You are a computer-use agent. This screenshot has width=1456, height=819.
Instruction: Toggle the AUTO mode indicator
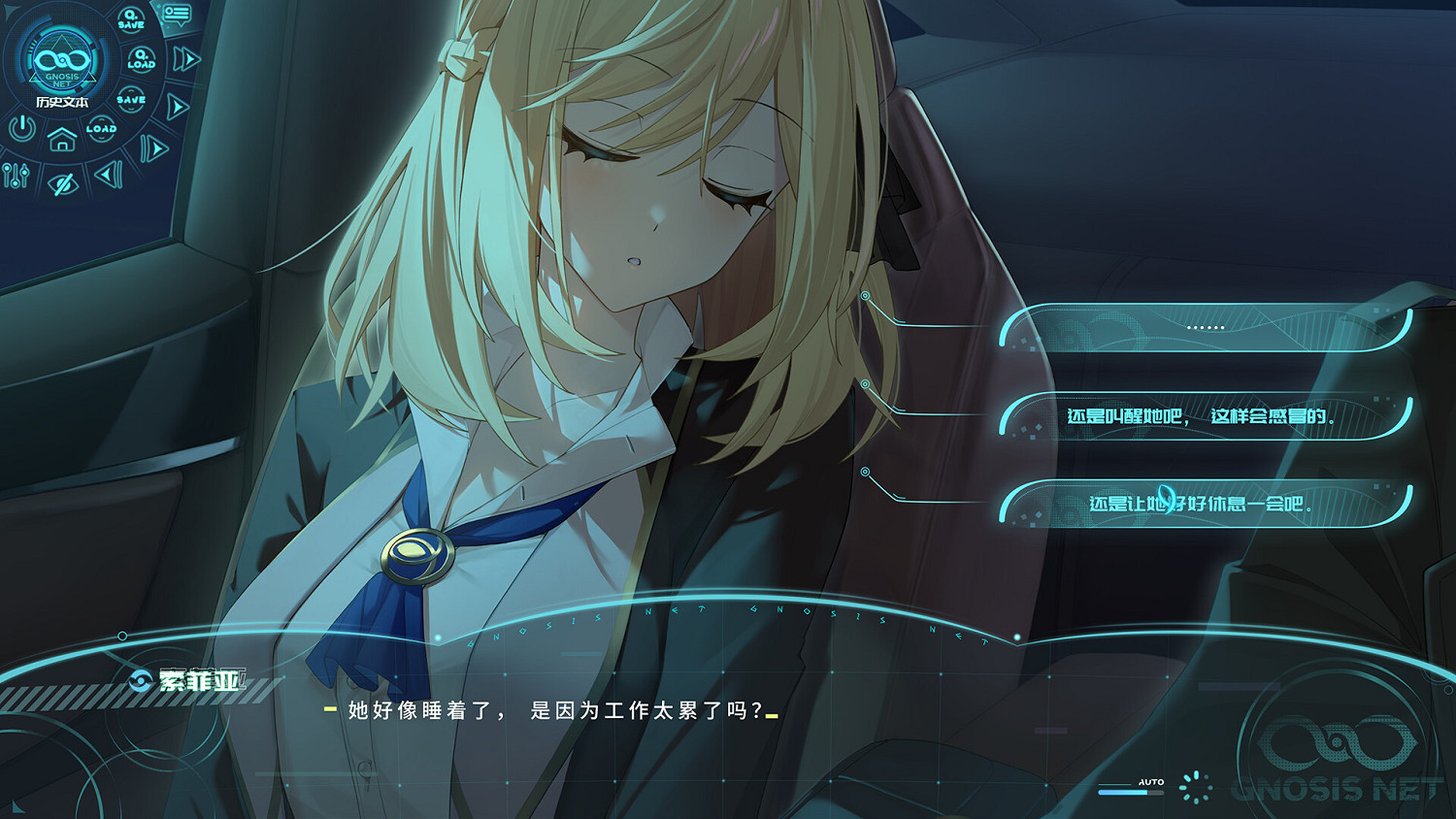pos(1150,781)
